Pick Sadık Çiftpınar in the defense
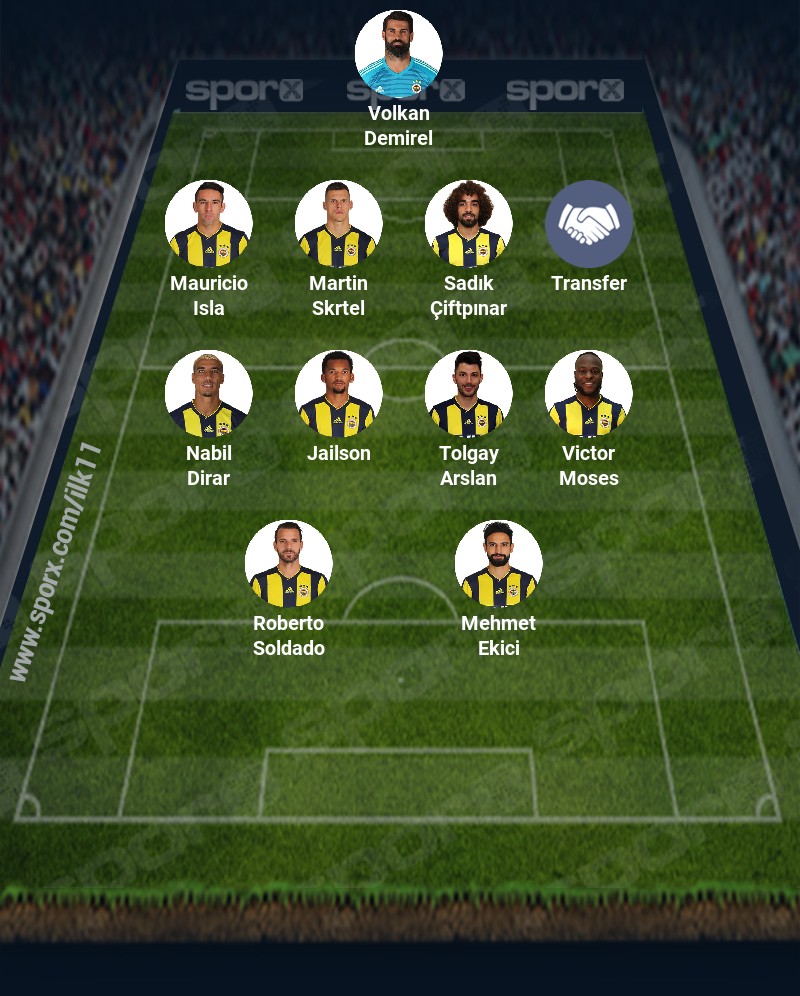The height and width of the screenshot is (996, 800). point(468,224)
